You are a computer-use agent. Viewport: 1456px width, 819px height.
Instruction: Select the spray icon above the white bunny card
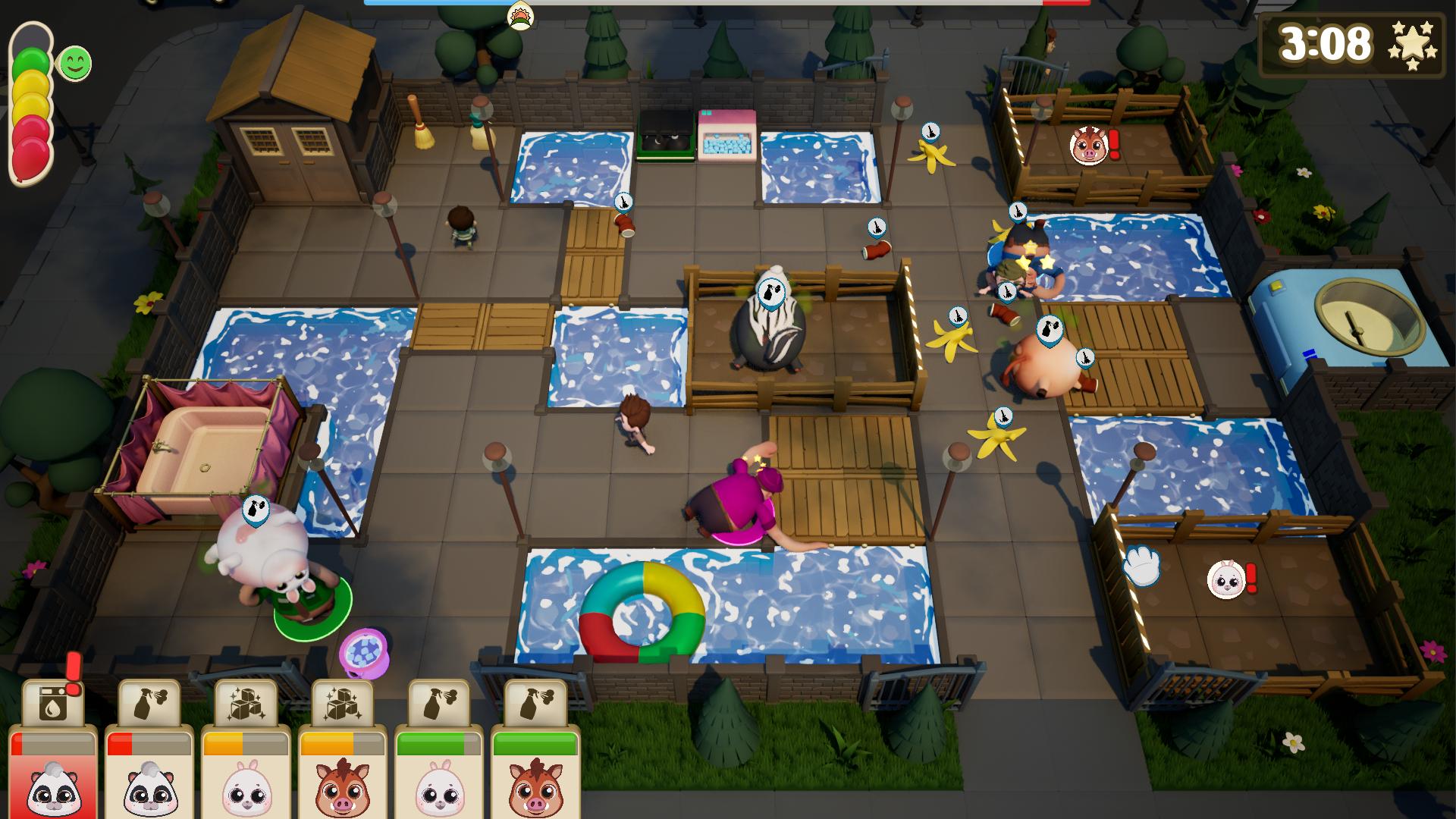[438, 702]
